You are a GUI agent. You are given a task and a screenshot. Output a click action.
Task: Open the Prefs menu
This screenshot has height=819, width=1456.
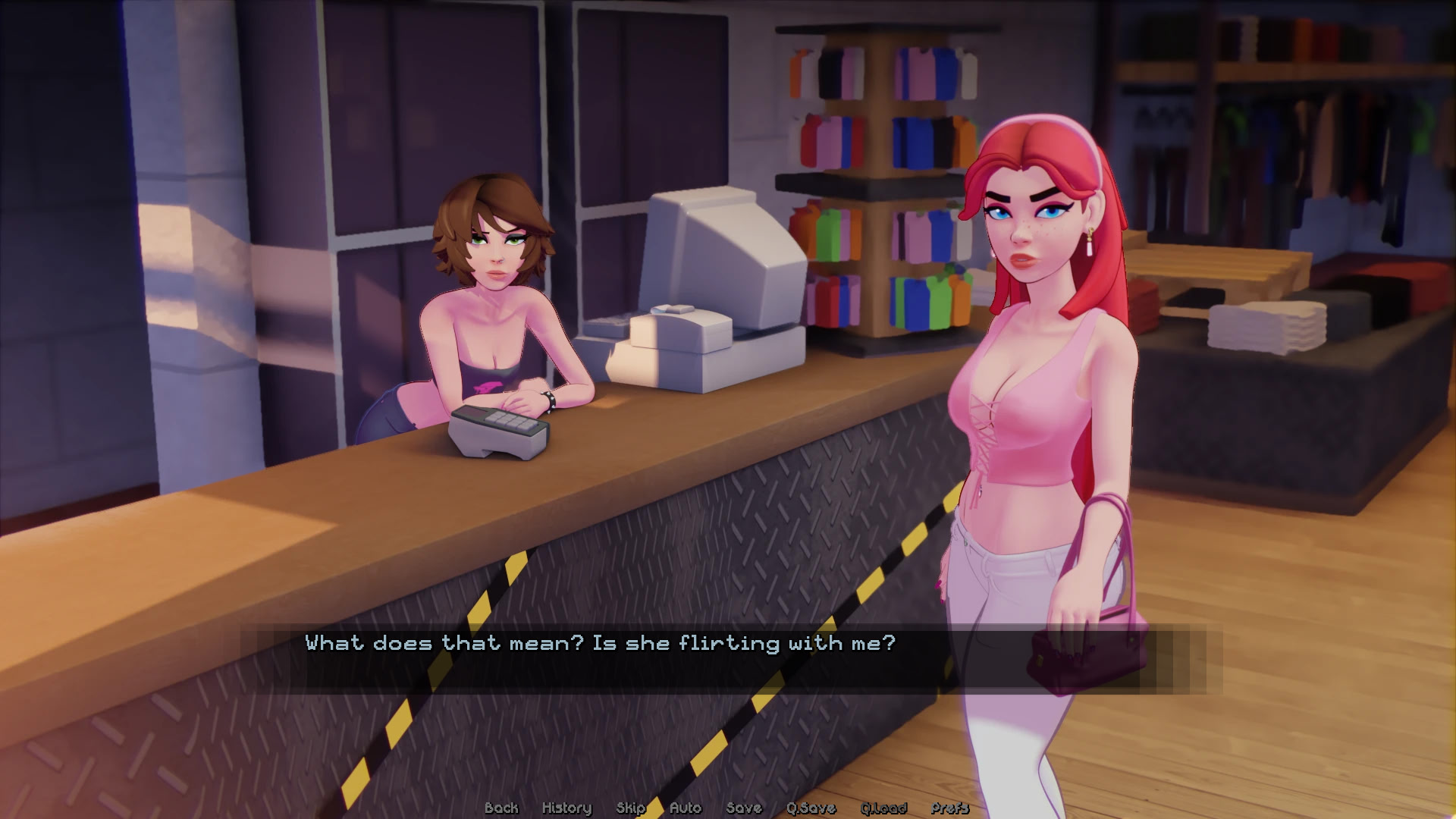pos(949,808)
